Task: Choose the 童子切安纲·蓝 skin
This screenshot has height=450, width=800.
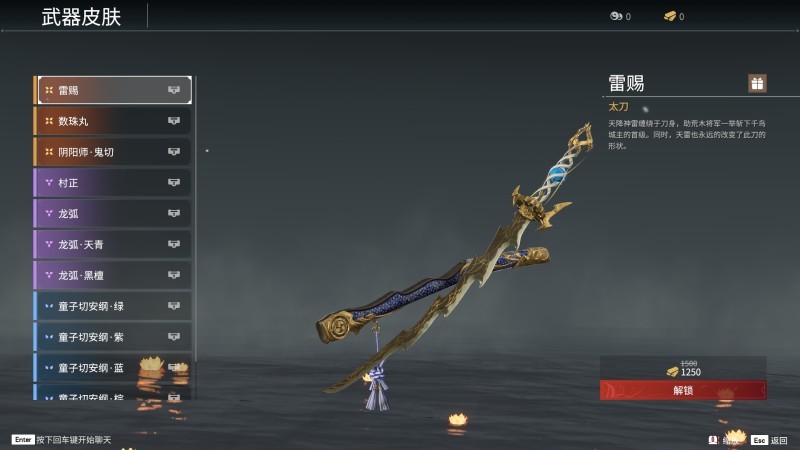Action: tap(113, 368)
